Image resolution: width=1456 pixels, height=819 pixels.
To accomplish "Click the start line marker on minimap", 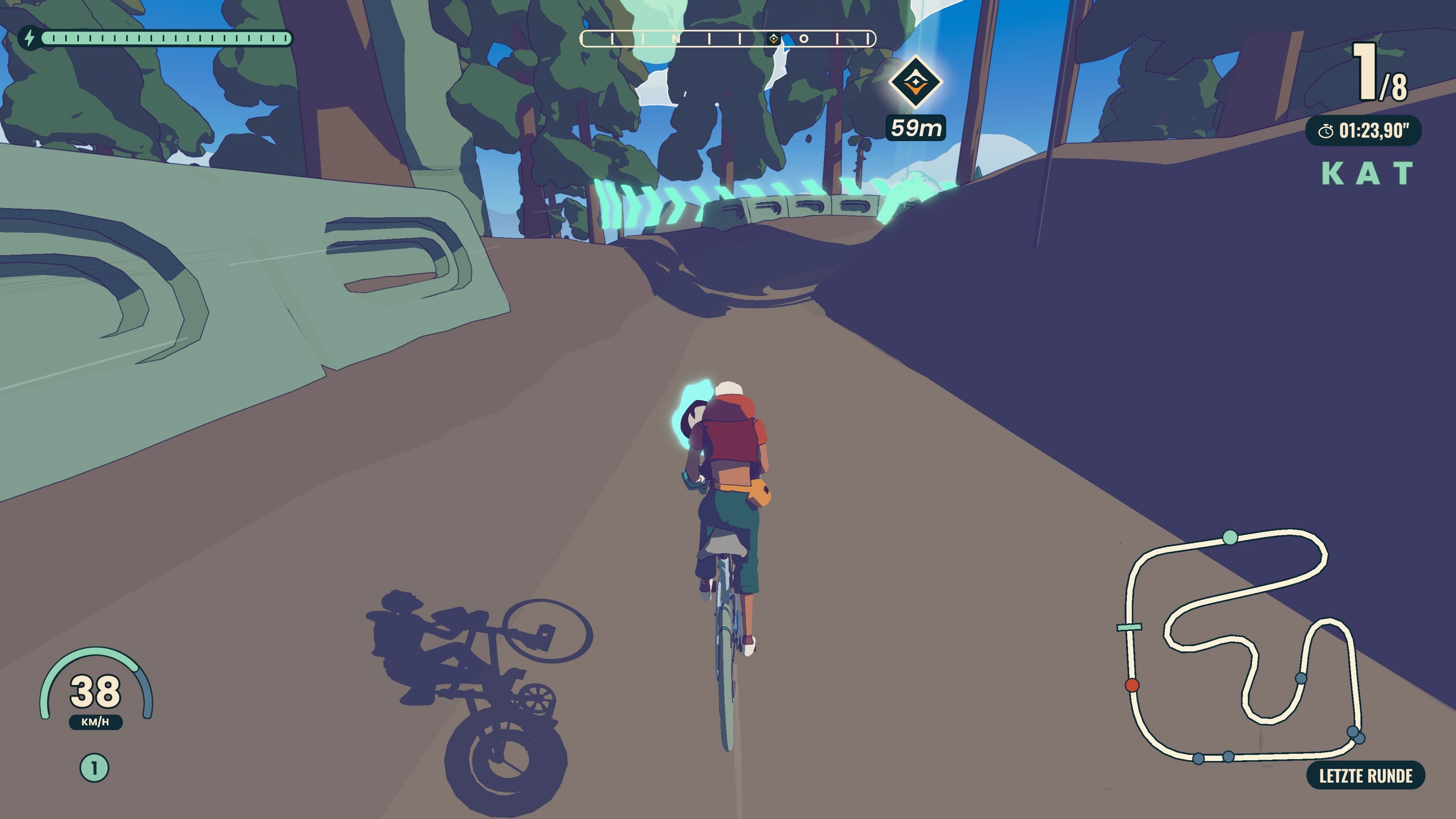I will [1129, 627].
